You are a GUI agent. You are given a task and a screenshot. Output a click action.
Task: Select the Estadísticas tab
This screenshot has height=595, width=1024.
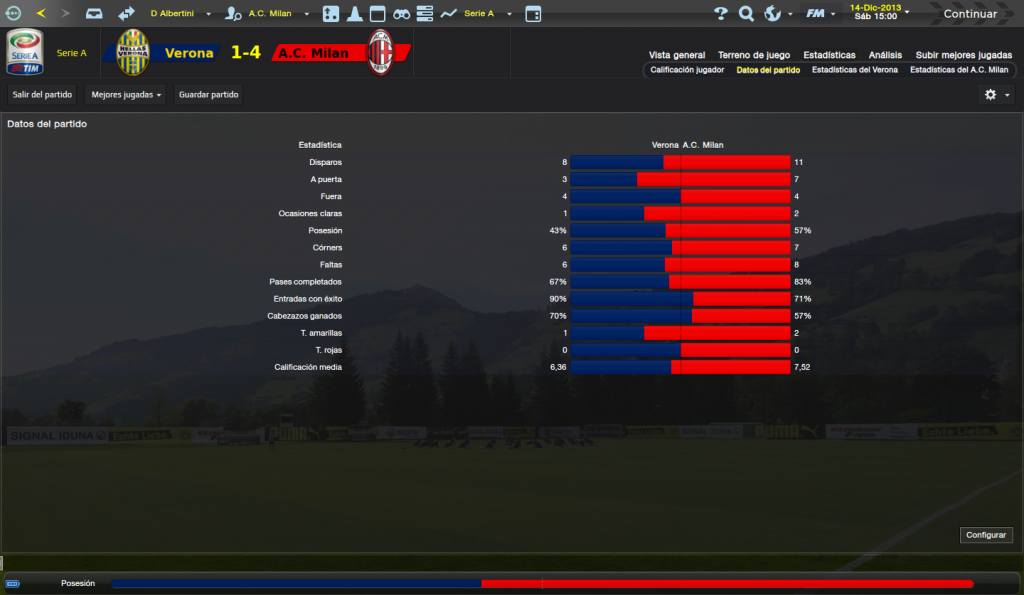coord(829,55)
